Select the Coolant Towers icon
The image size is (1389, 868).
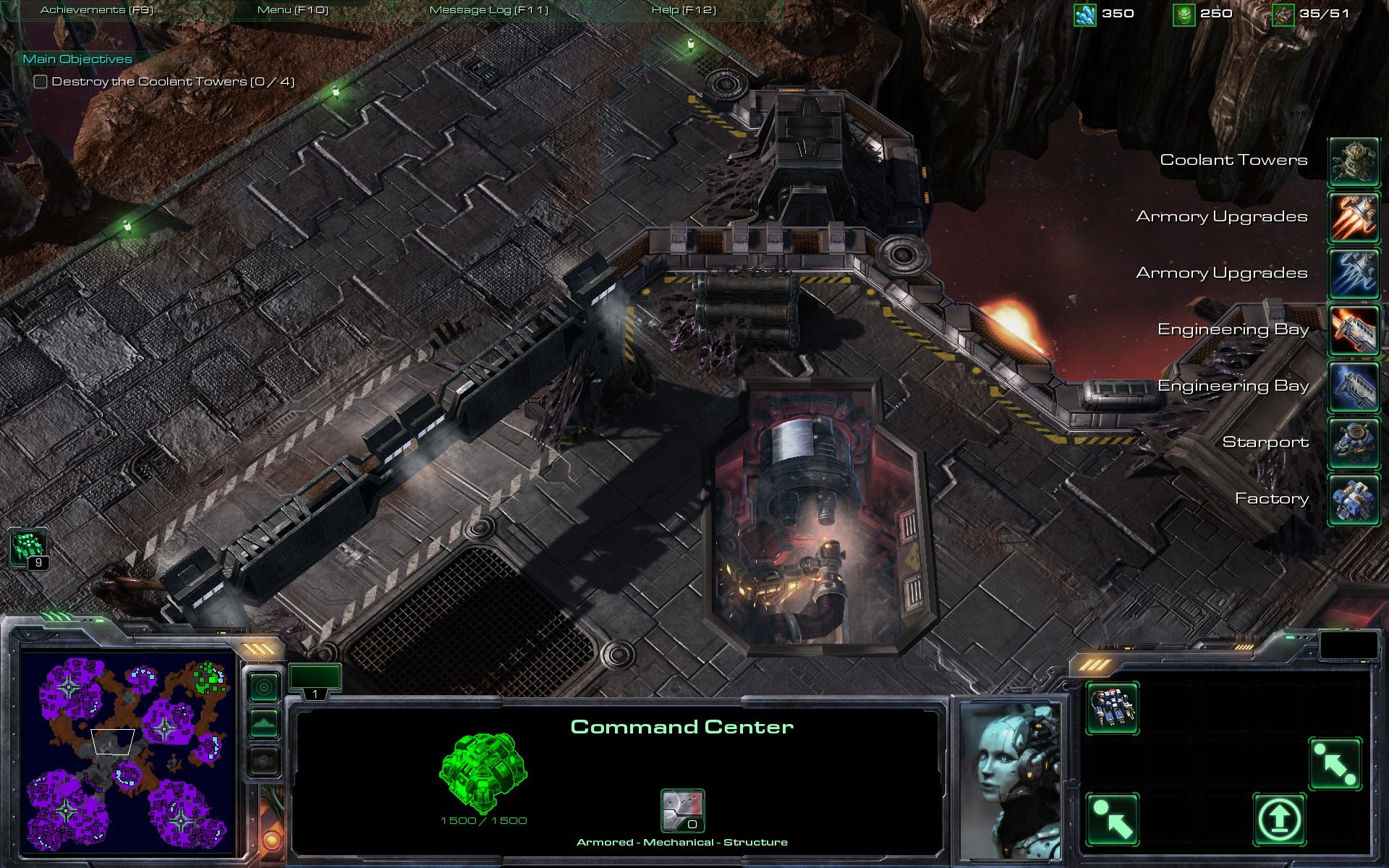pos(1354,161)
